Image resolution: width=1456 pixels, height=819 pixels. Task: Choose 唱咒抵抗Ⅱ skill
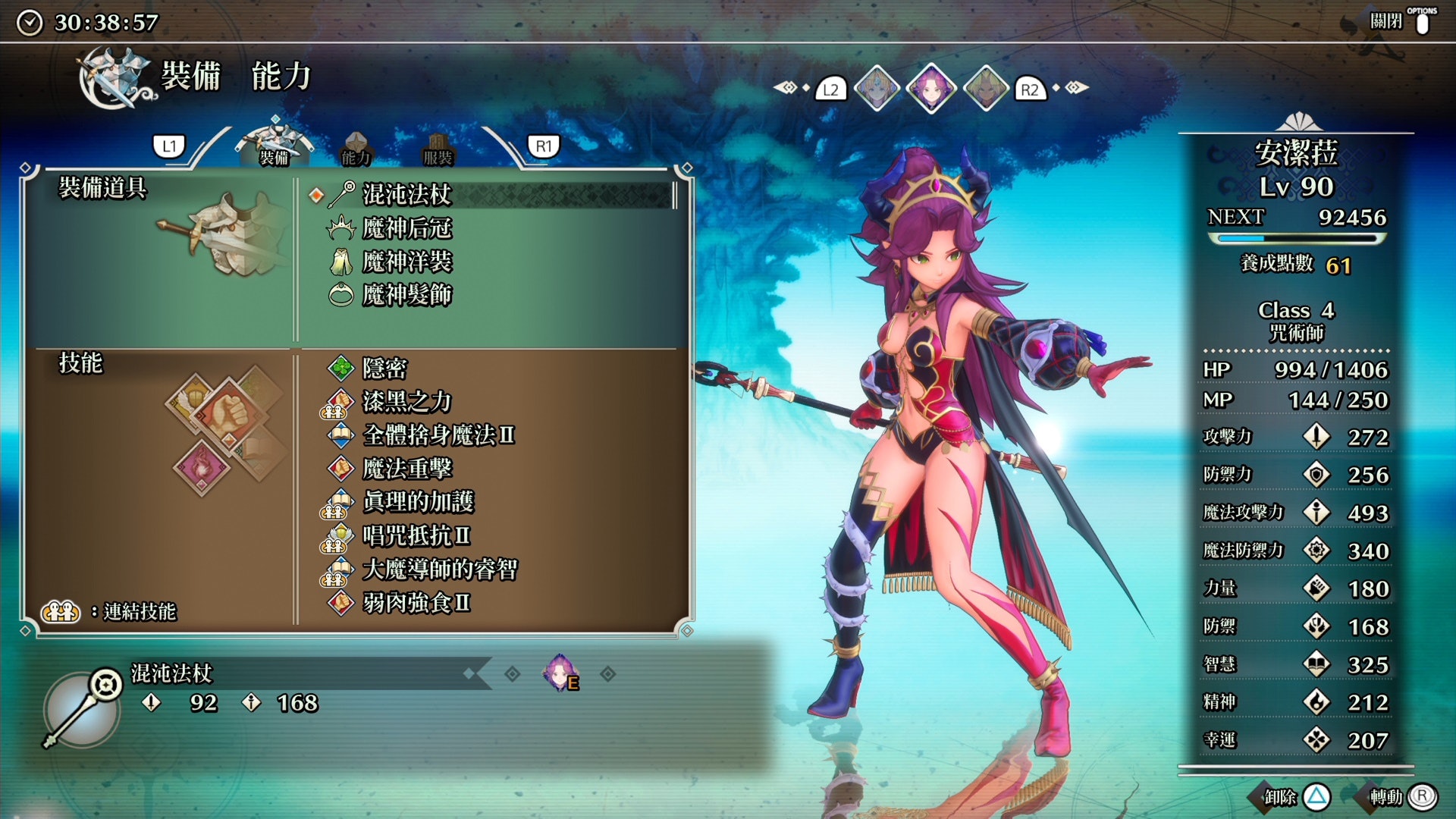click(x=416, y=535)
